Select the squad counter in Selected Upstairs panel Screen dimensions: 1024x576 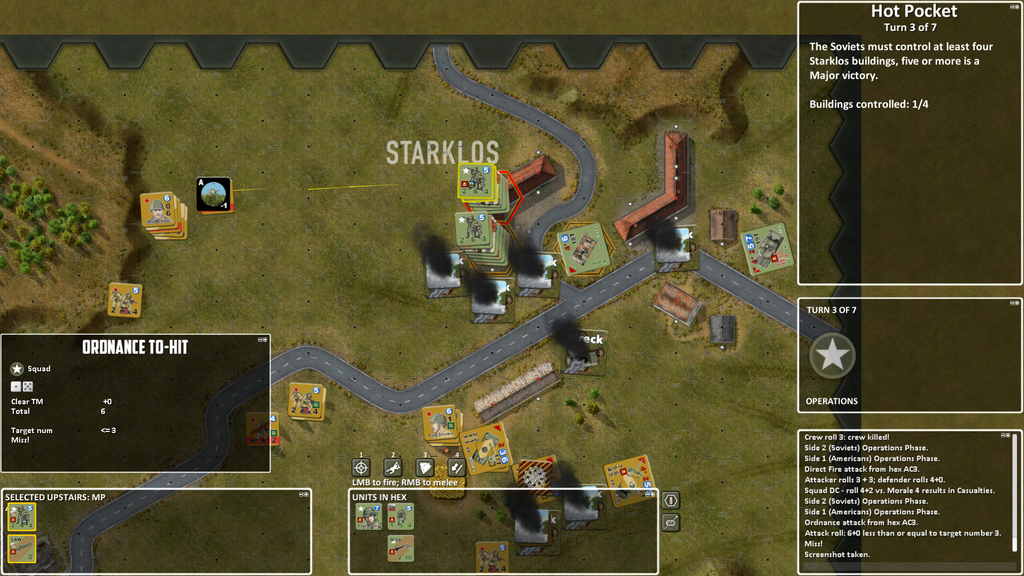pyautogui.click(x=22, y=517)
